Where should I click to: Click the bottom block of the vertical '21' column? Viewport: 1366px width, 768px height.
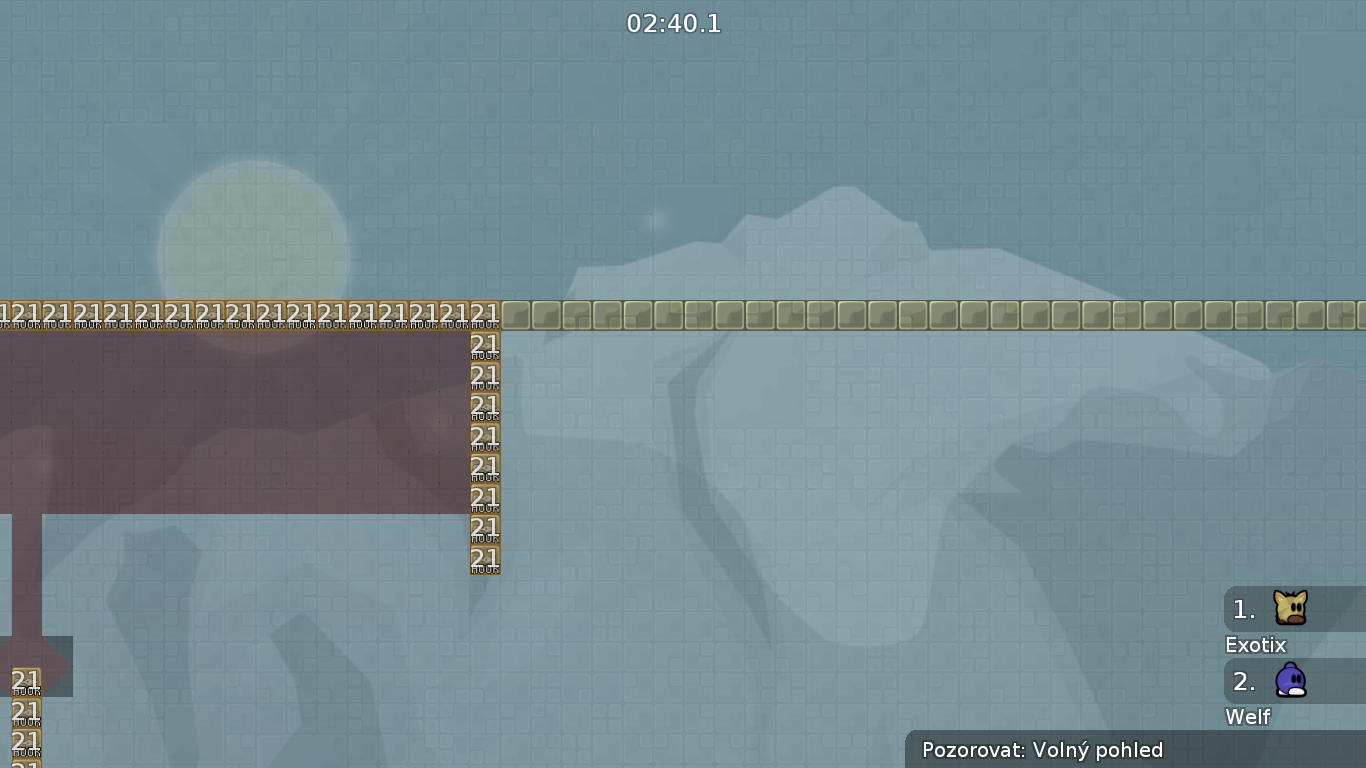click(484, 560)
